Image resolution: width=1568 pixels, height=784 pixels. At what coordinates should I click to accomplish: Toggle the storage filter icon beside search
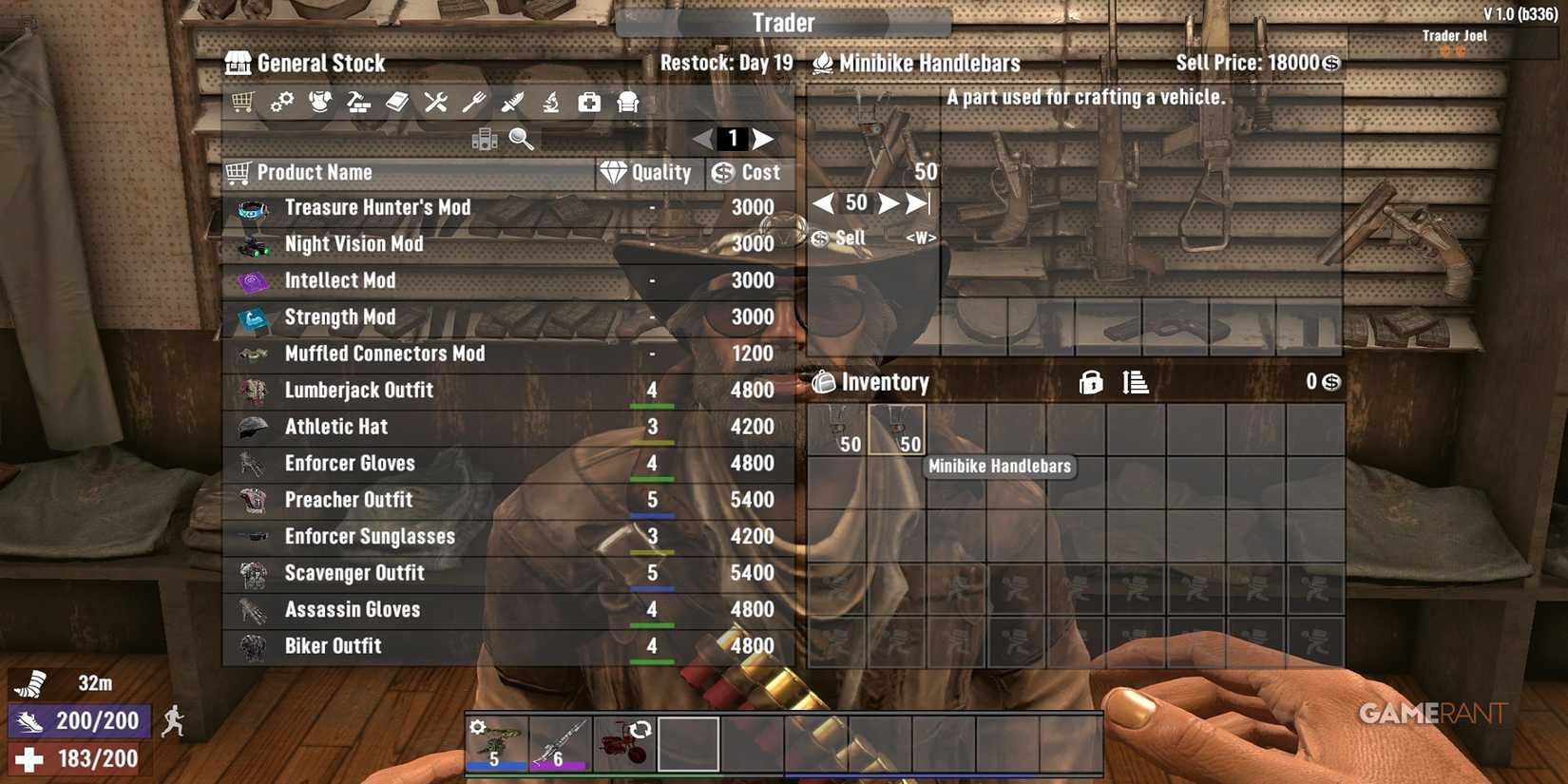(487, 138)
